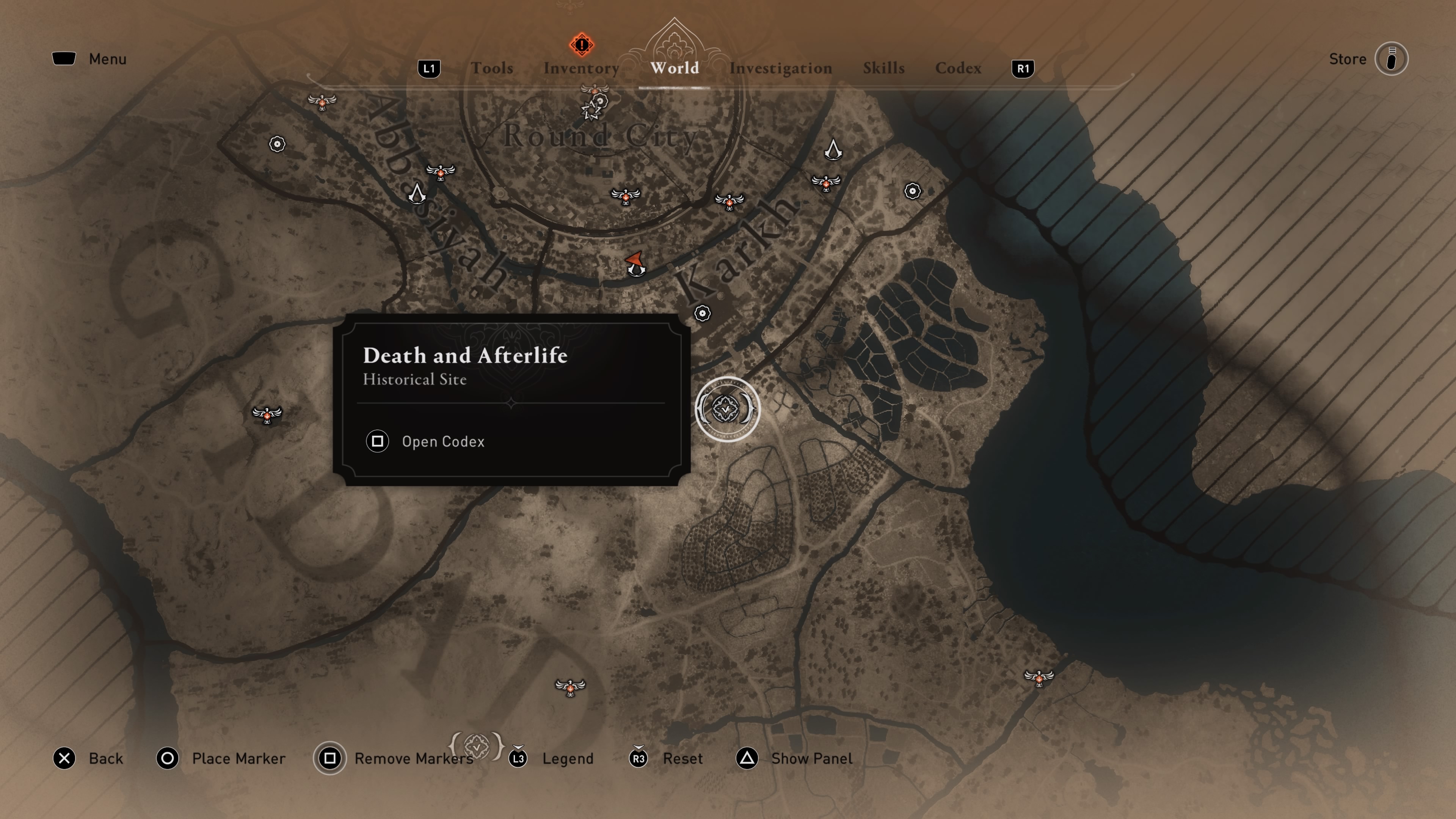Go to the Investigation tab
This screenshot has width=1456, height=819.
click(x=780, y=68)
